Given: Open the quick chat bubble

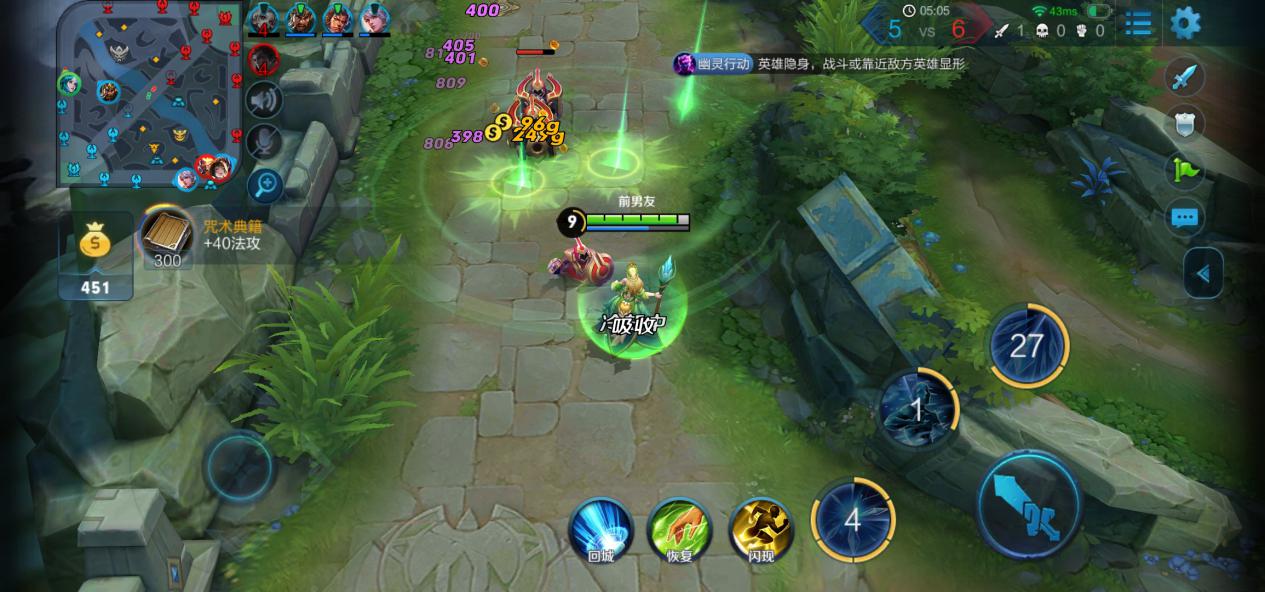Looking at the screenshot, I should (1185, 217).
